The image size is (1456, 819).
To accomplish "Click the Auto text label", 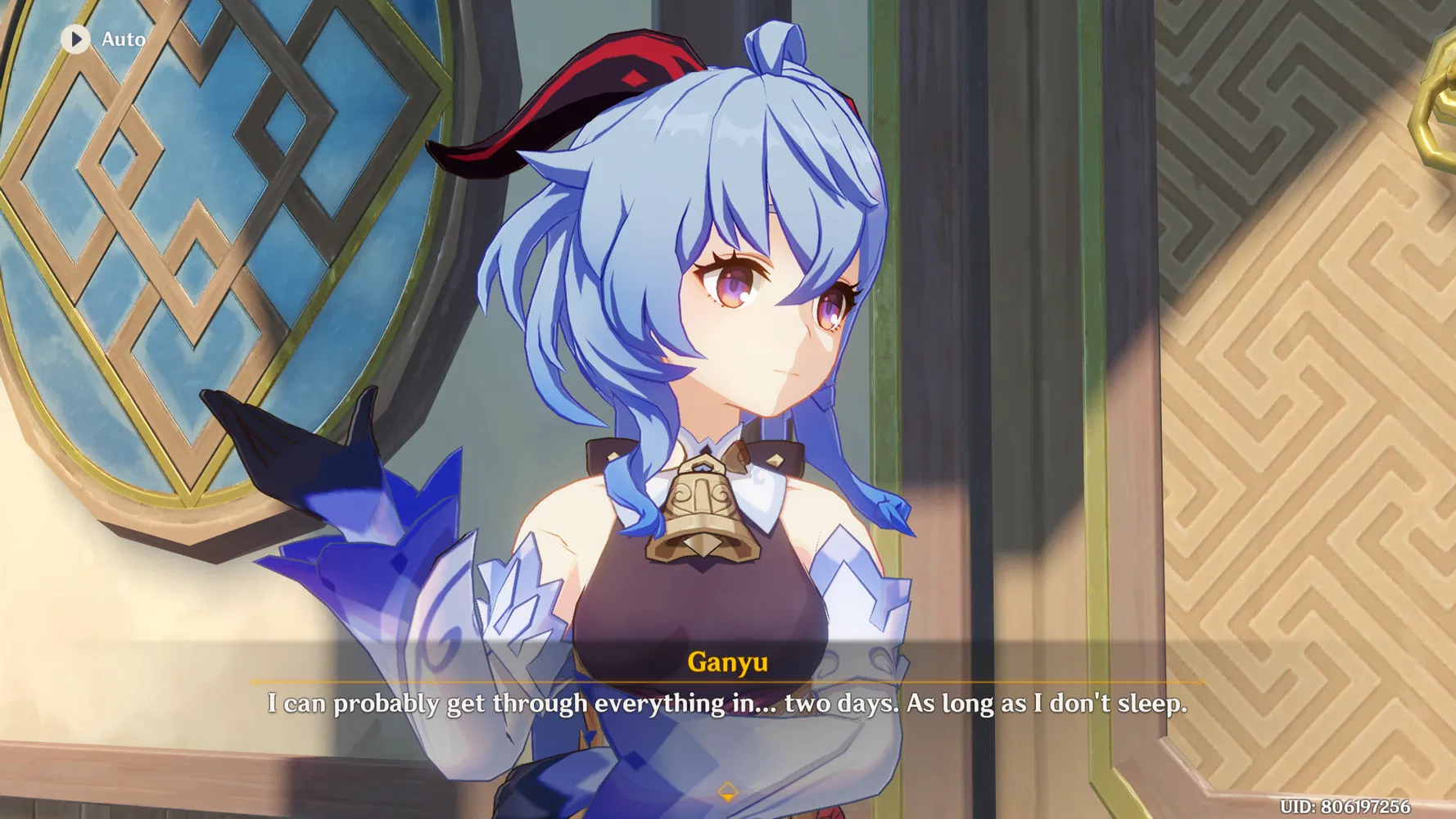I will click(123, 39).
